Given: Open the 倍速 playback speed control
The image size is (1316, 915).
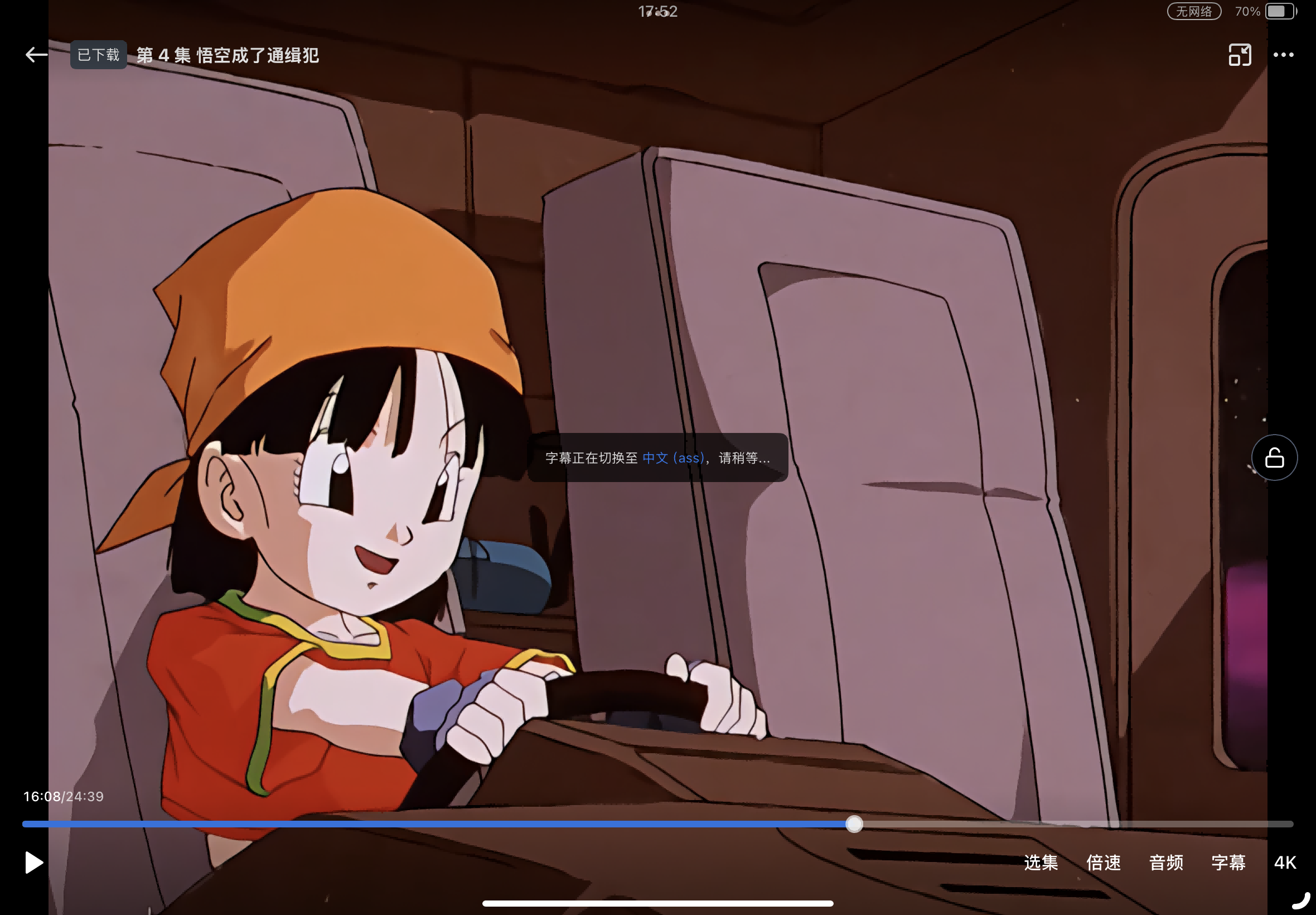Looking at the screenshot, I should [1103, 863].
